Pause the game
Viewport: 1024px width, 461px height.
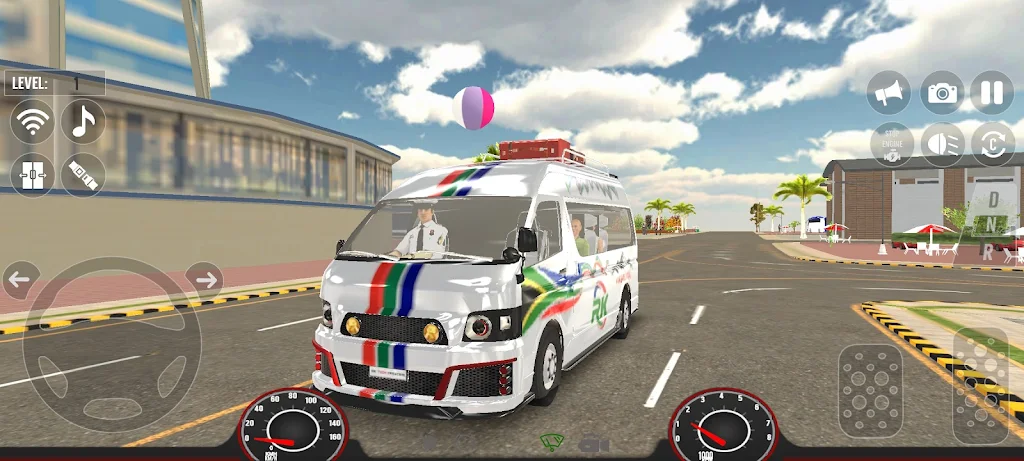[x=991, y=93]
